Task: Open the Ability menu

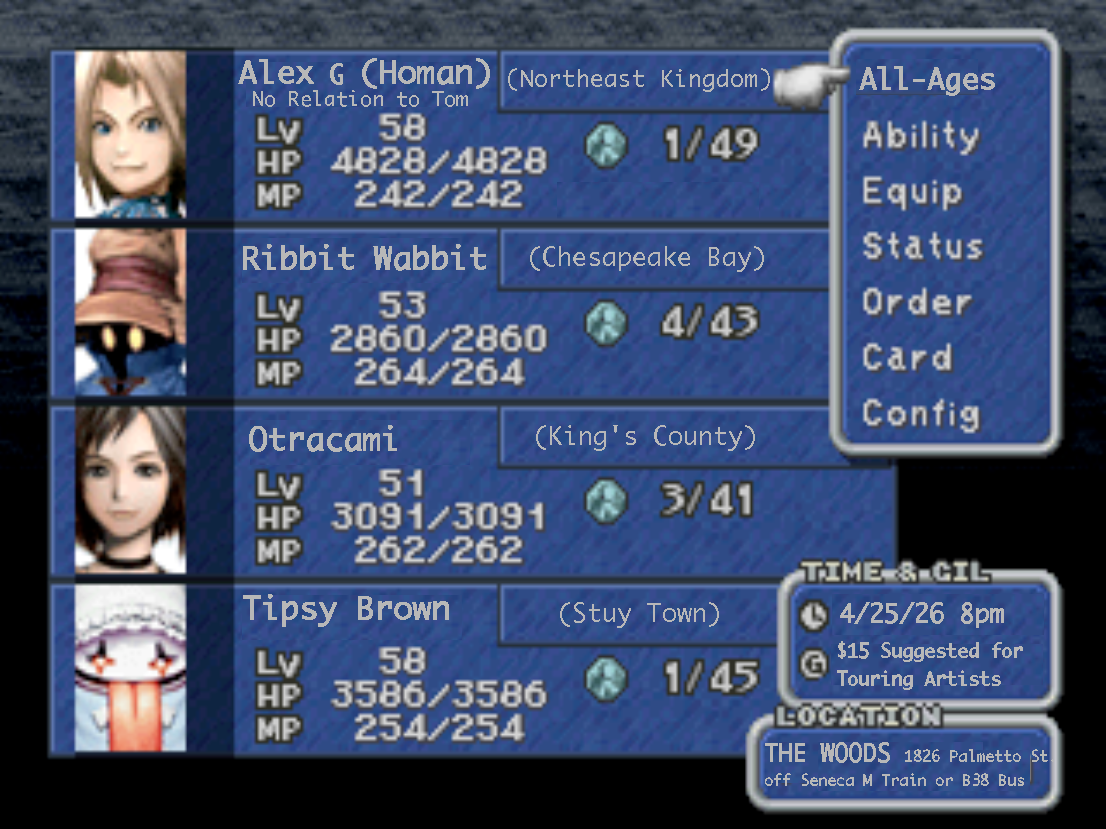Action: coord(920,136)
